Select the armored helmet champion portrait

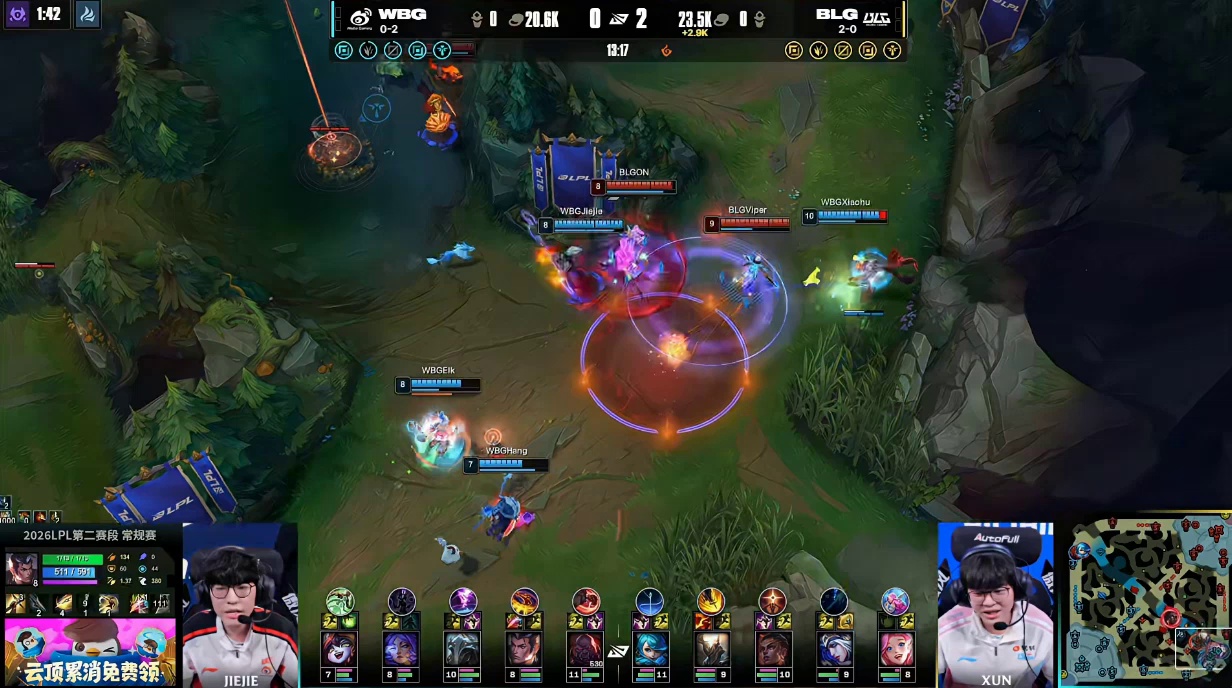[x=463, y=649]
